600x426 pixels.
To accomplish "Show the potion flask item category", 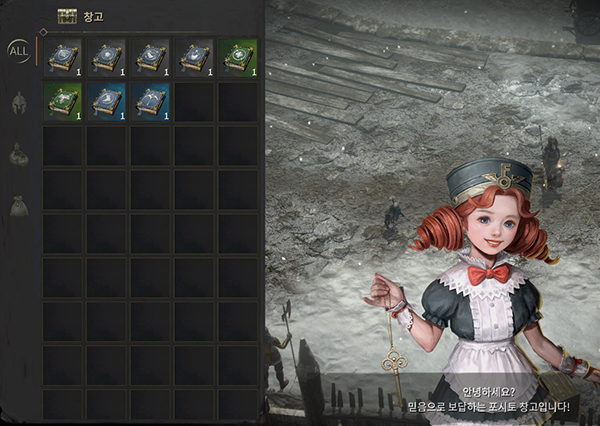I will pyautogui.click(x=18, y=154).
